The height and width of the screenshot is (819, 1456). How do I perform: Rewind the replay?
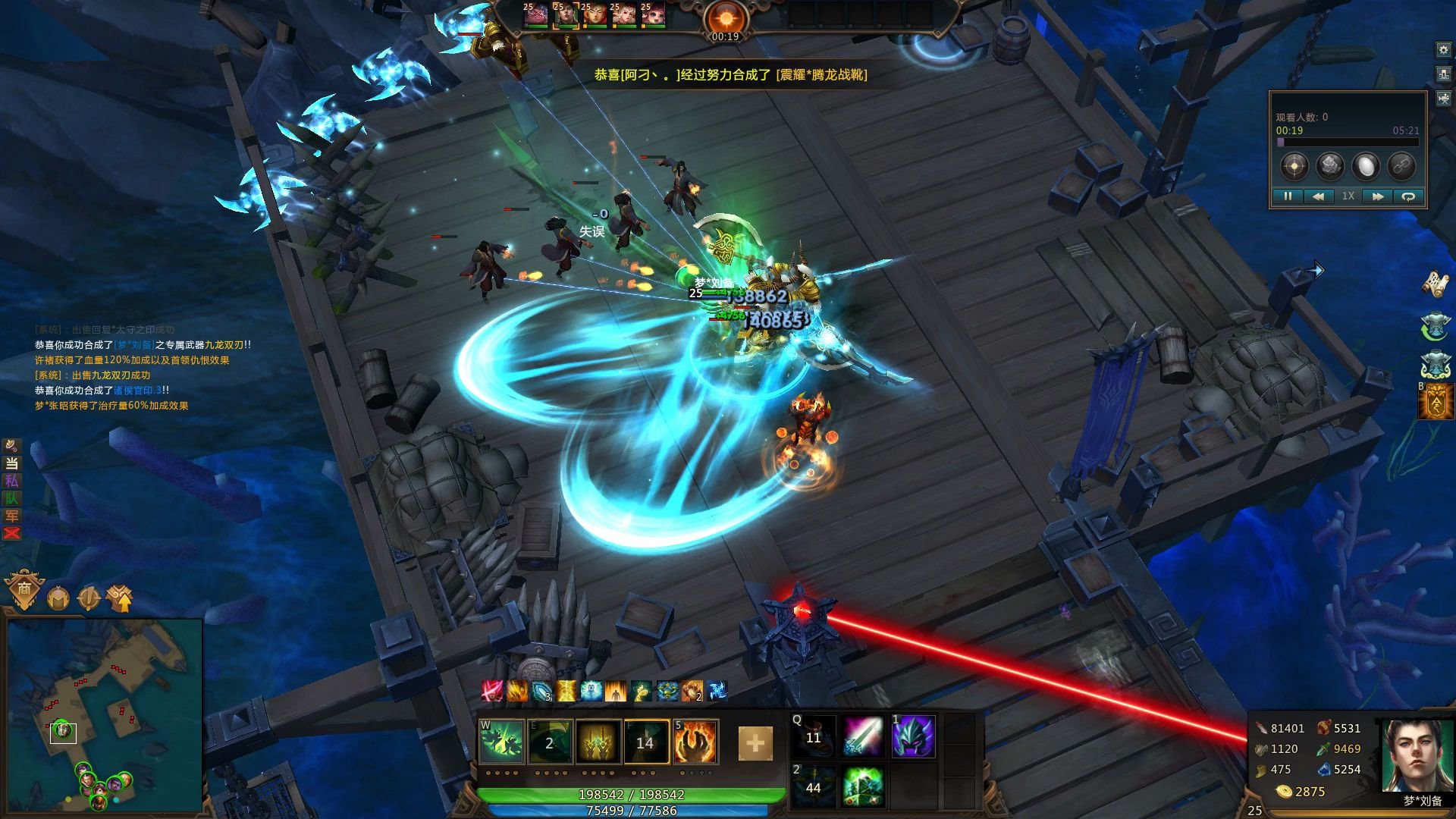click(x=1318, y=196)
